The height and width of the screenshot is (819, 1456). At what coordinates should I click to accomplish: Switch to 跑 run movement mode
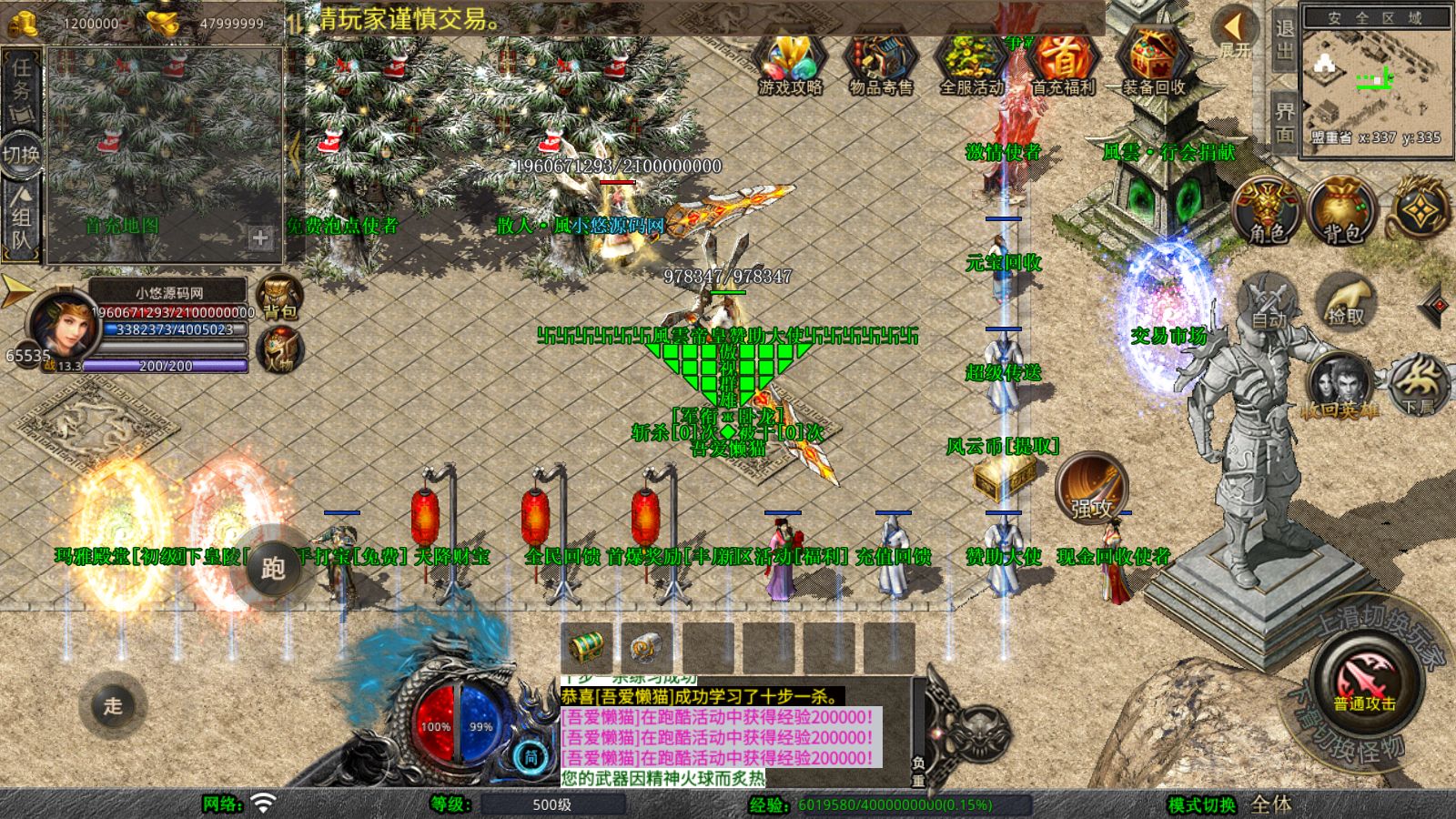tap(273, 568)
